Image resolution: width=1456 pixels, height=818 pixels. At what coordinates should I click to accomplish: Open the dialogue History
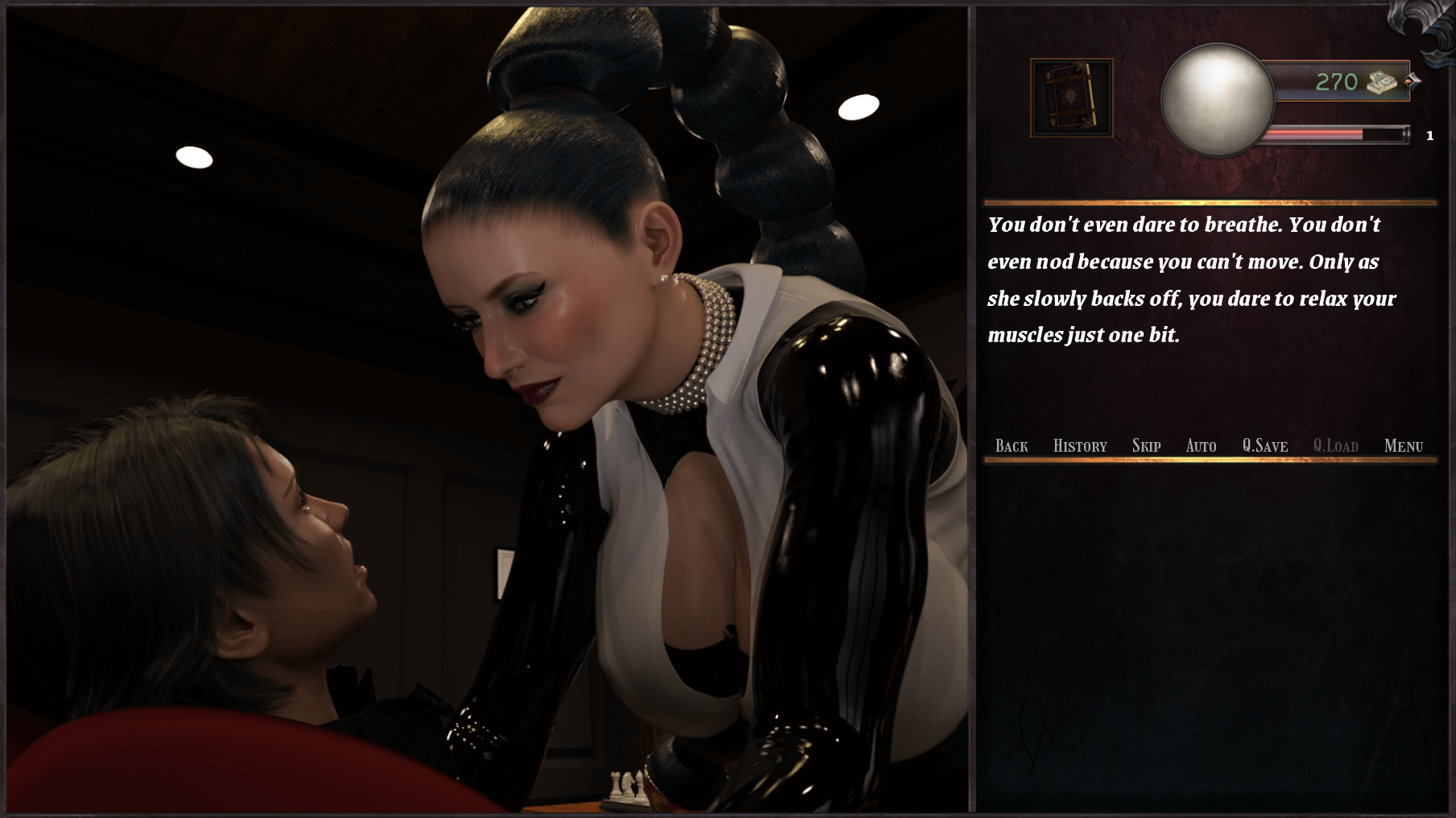pyautogui.click(x=1080, y=446)
